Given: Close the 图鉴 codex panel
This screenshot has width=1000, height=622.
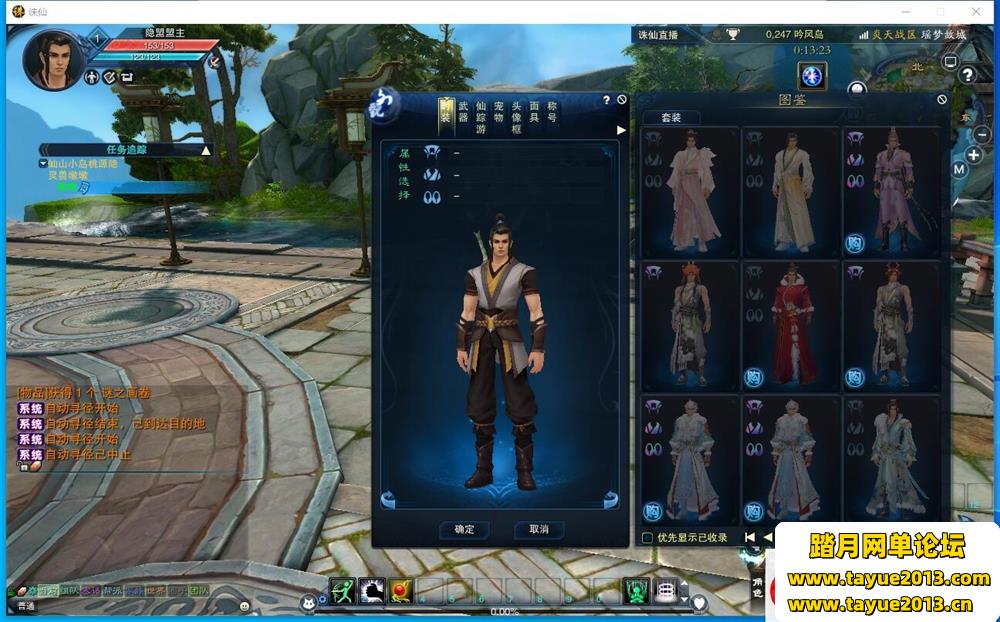Looking at the screenshot, I should point(942,99).
